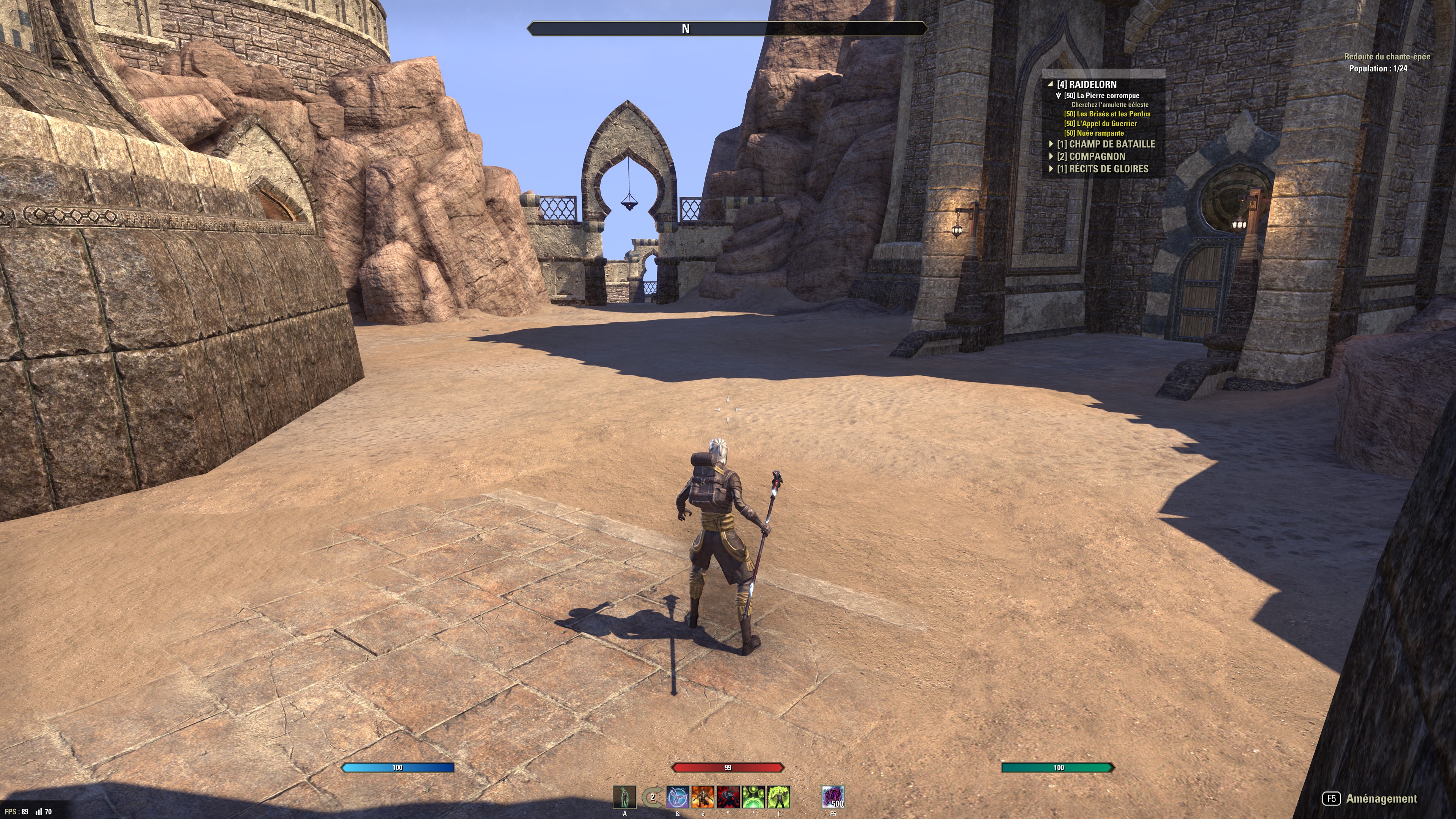The image size is (1456, 819).
Task: Use the quickslot item with glowing figure
Action: pyautogui.click(x=624, y=797)
